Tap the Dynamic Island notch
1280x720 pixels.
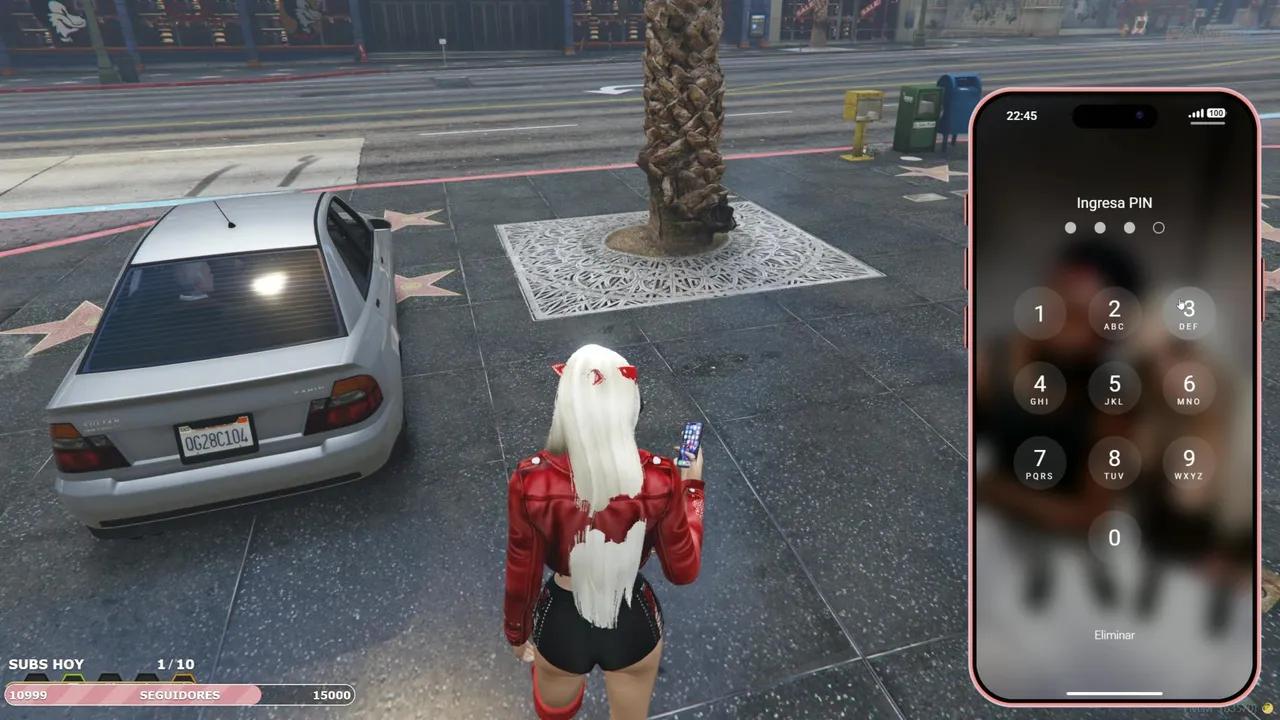click(x=1113, y=116)
